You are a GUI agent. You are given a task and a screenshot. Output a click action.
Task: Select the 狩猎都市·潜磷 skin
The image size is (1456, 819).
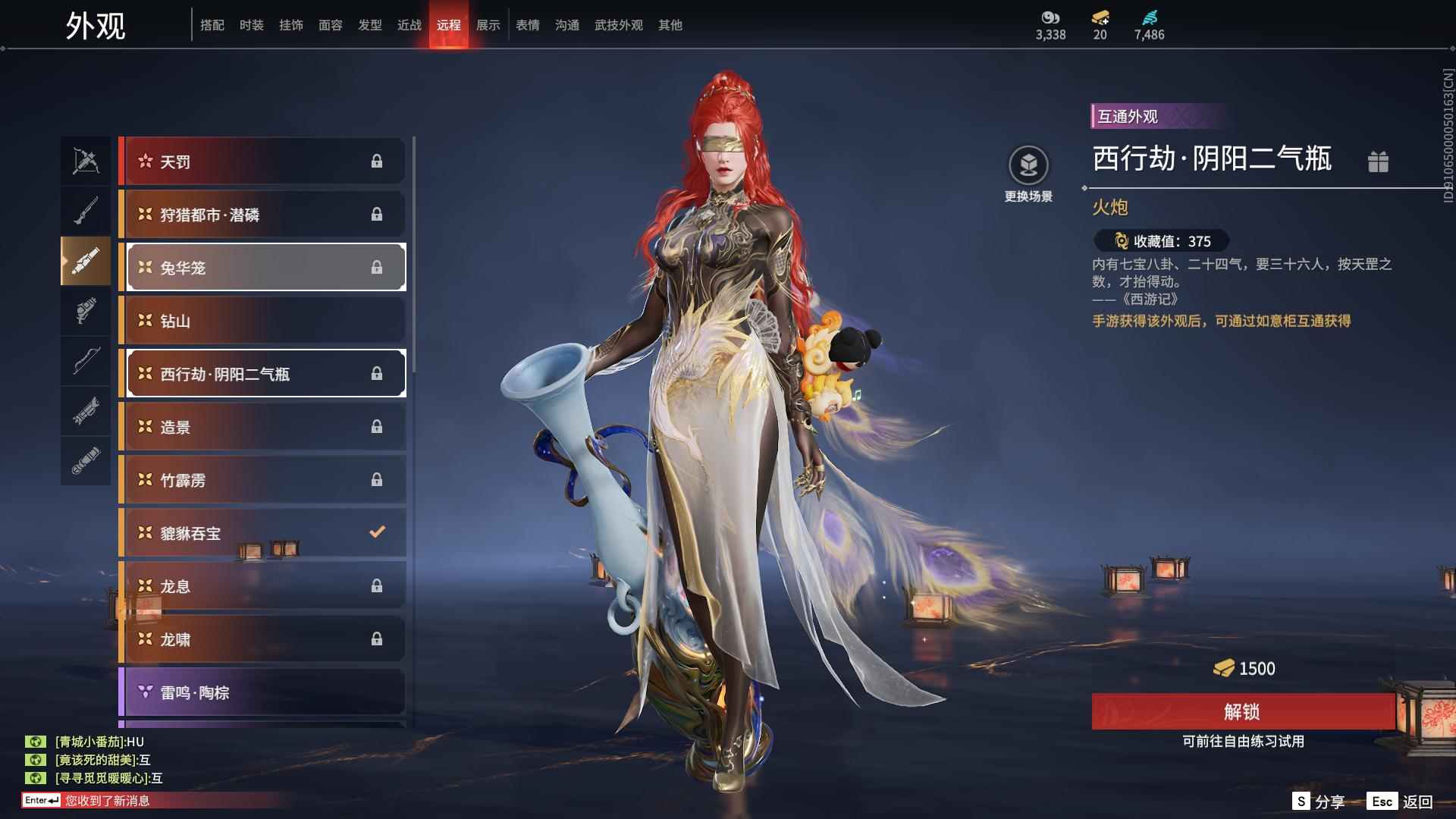point(262,215)
